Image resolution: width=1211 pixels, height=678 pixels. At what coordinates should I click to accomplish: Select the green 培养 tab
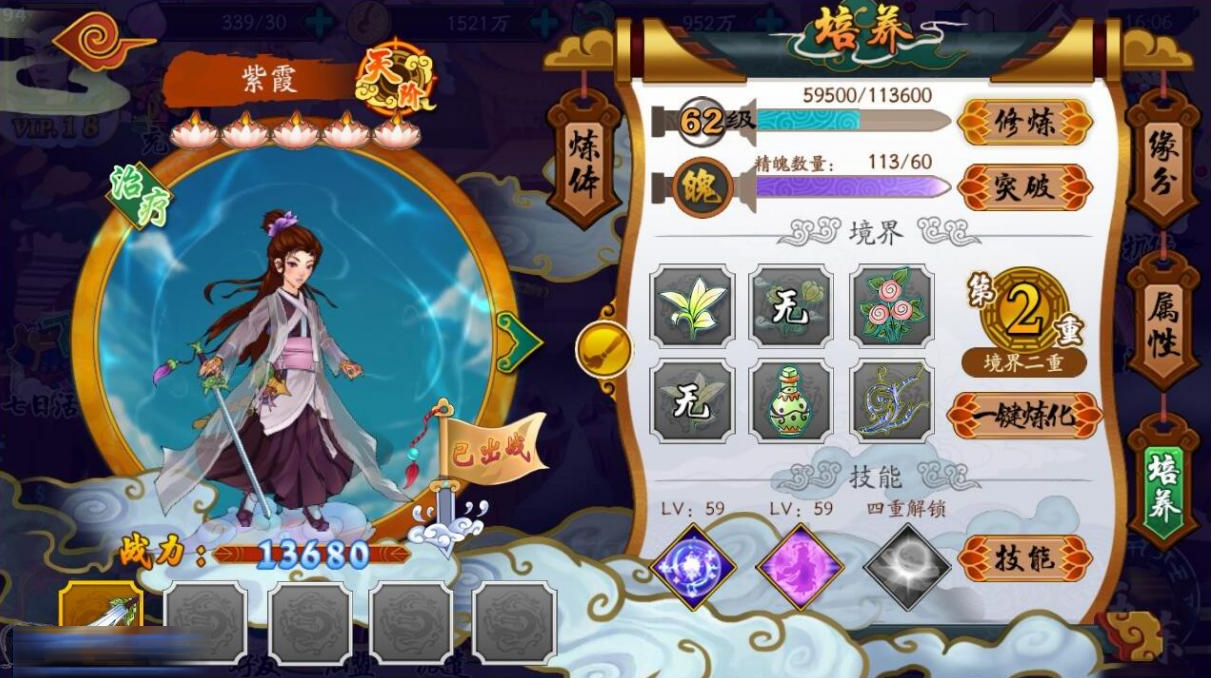(x=1163, y=484)
